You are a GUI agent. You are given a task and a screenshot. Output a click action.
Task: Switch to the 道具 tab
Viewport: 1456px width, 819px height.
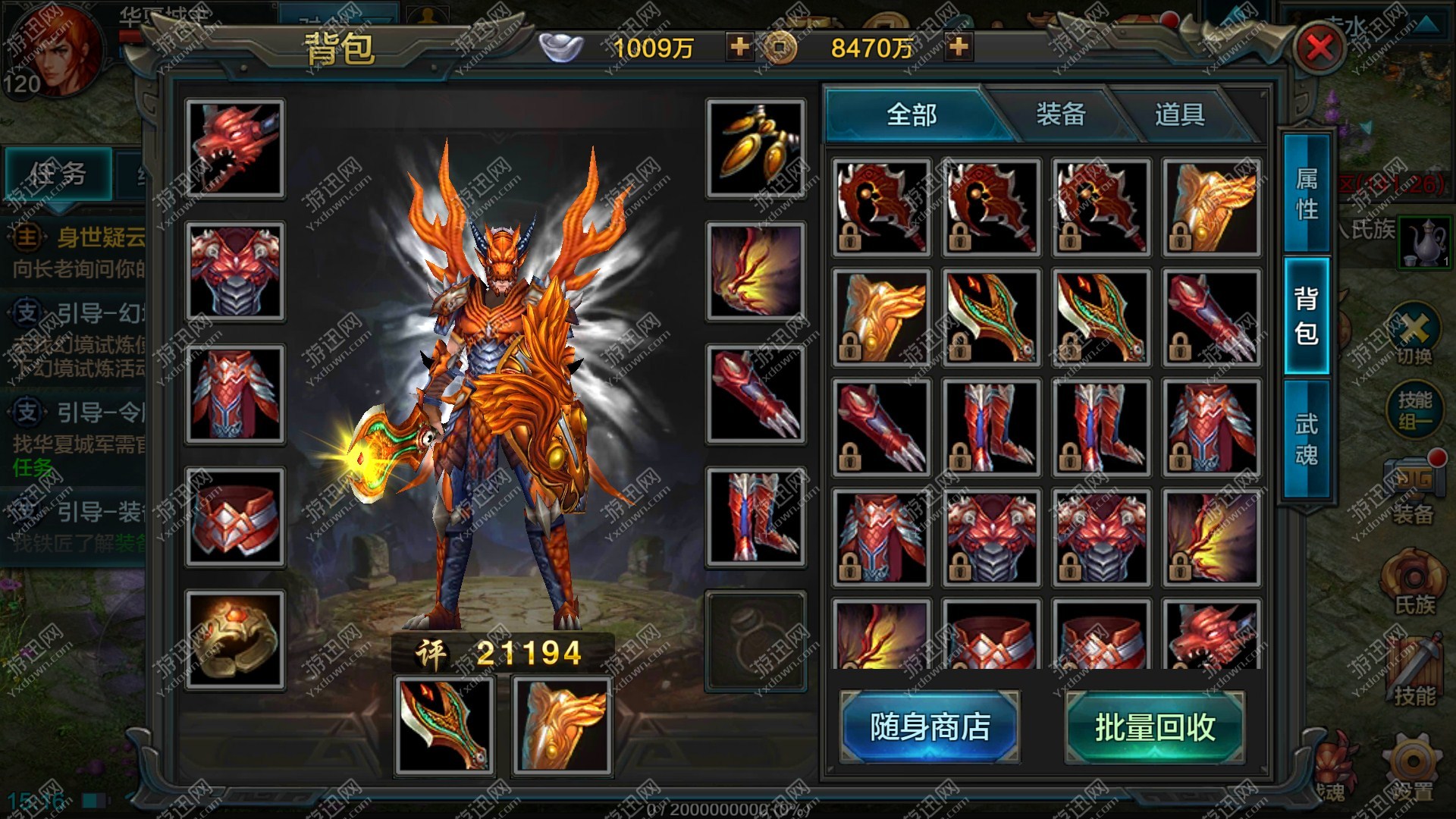pos(1179,115)
